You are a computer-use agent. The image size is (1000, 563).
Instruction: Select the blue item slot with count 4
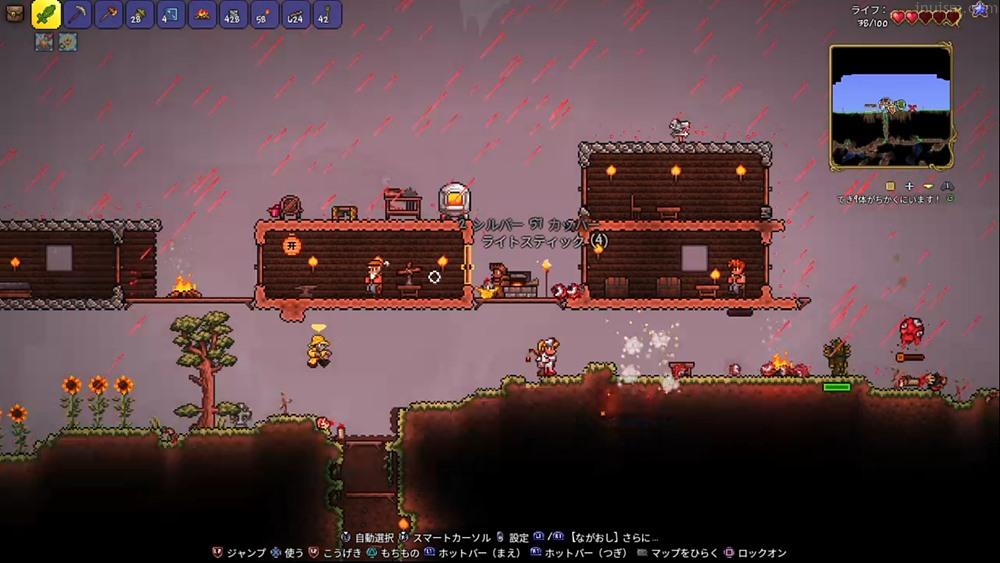pyautogui.click(x=171, y=15)
